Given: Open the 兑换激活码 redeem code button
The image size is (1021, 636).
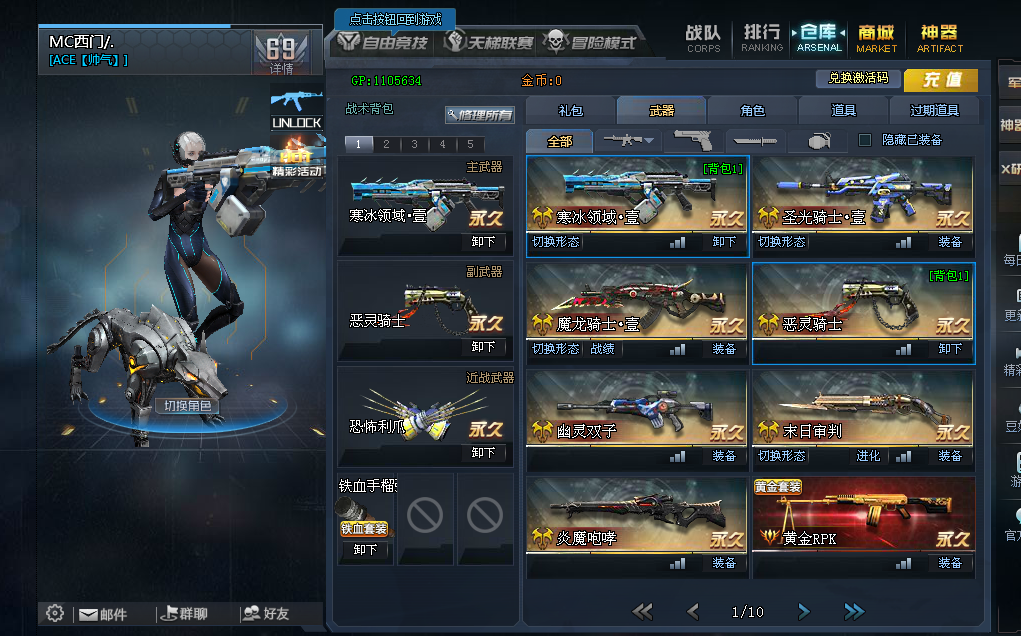Looking at the screenshot, I should point(858,78).
